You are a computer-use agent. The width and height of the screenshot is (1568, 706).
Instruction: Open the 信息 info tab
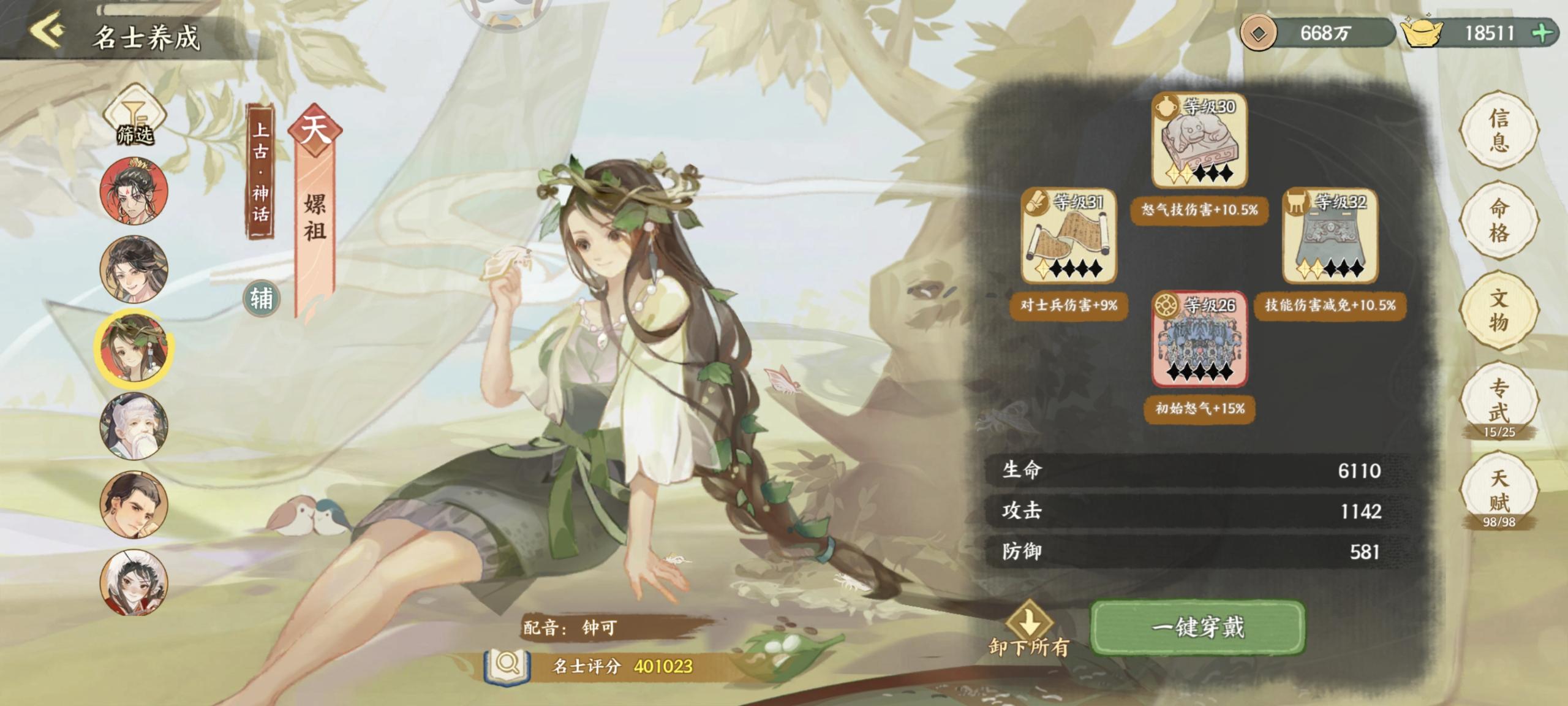(1498, 130)
